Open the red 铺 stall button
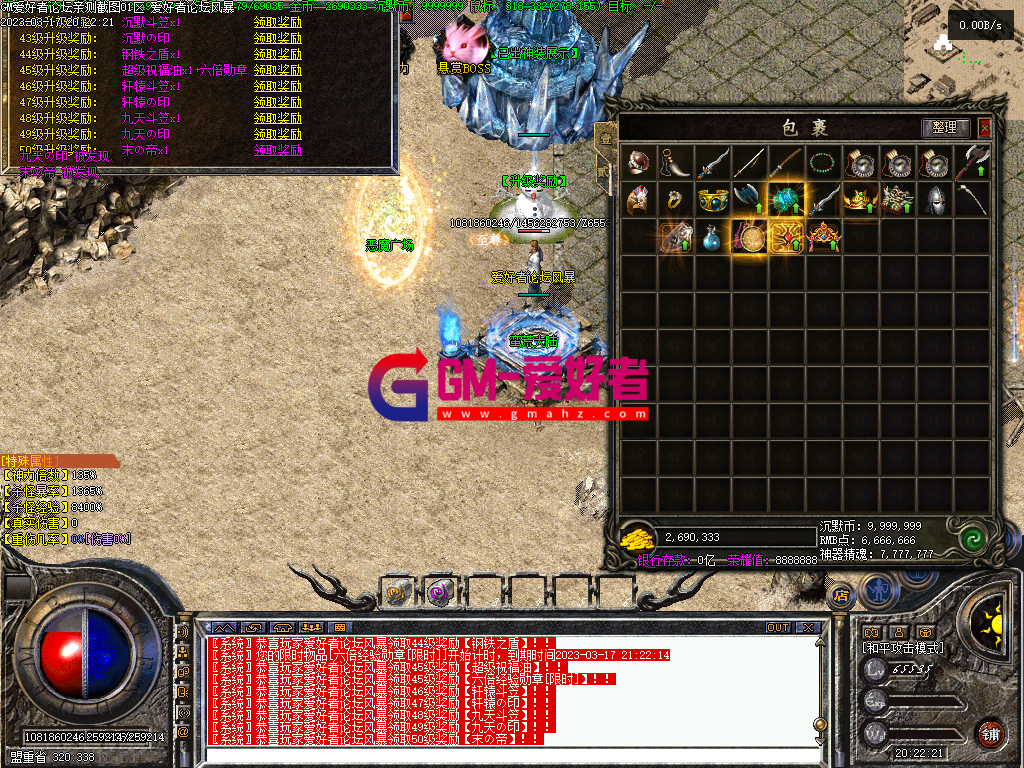Screen dimensions: 1024x768 (x=990, y=731)
